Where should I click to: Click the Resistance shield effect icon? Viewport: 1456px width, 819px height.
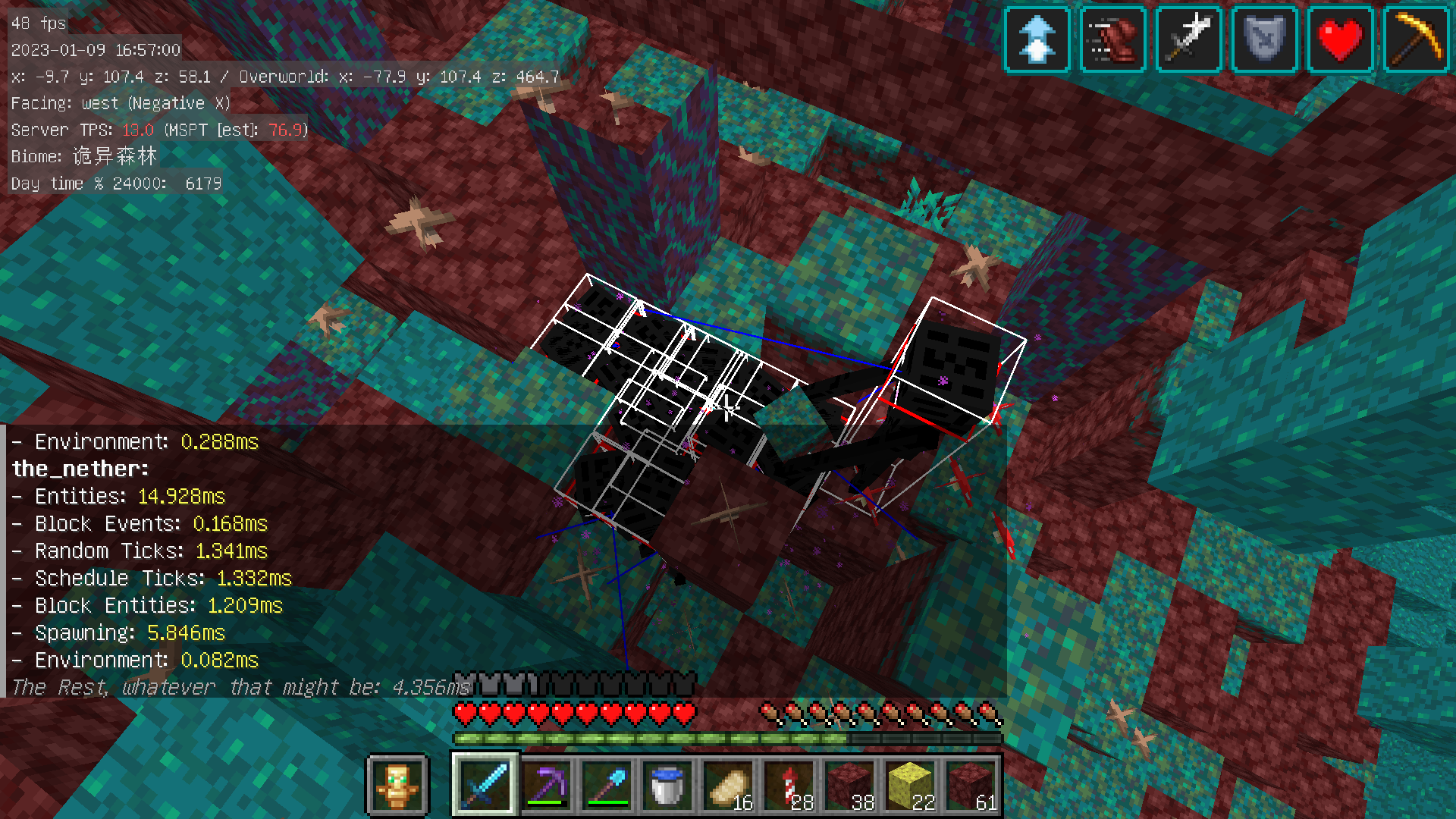(x=1264, y=39)
